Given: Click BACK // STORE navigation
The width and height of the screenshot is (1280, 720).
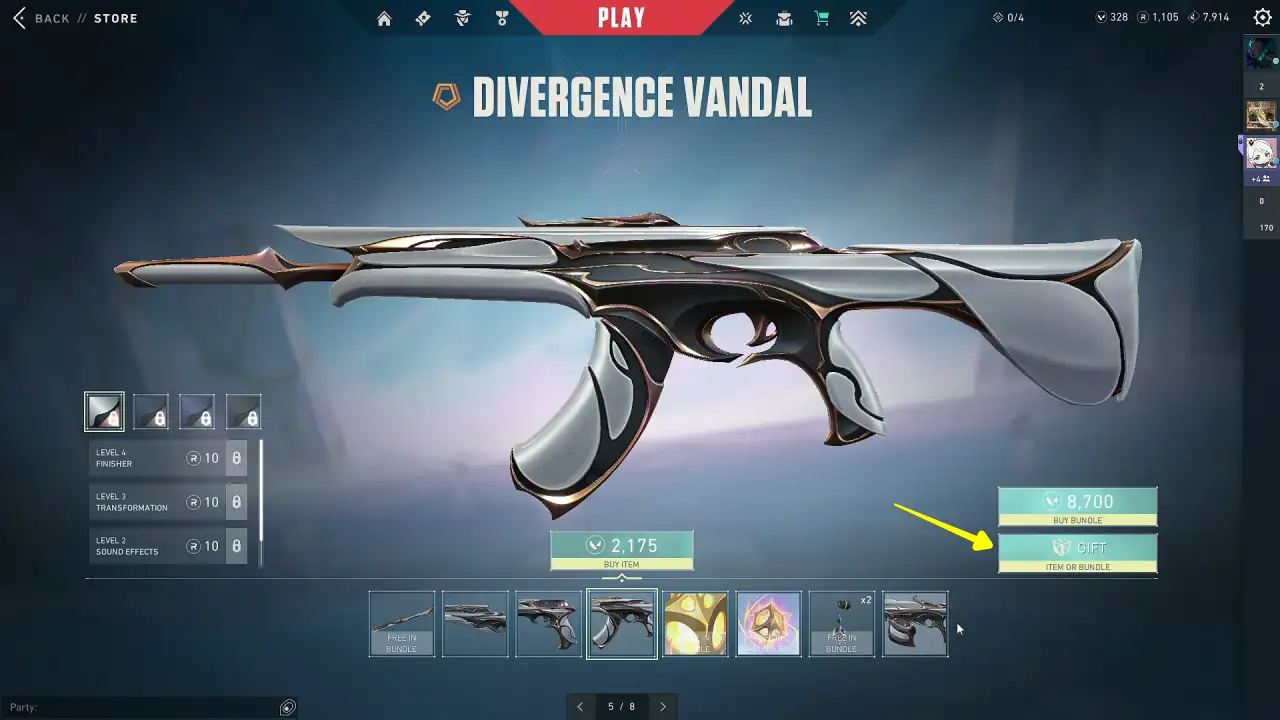Looking at the screenshot, I should click(75, 17).
